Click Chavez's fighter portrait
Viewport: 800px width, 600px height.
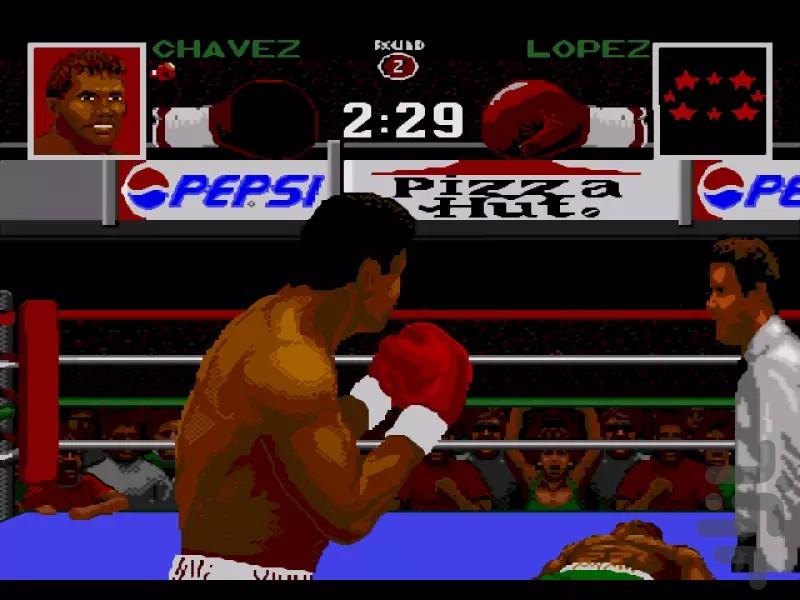[x=87, y=101]
